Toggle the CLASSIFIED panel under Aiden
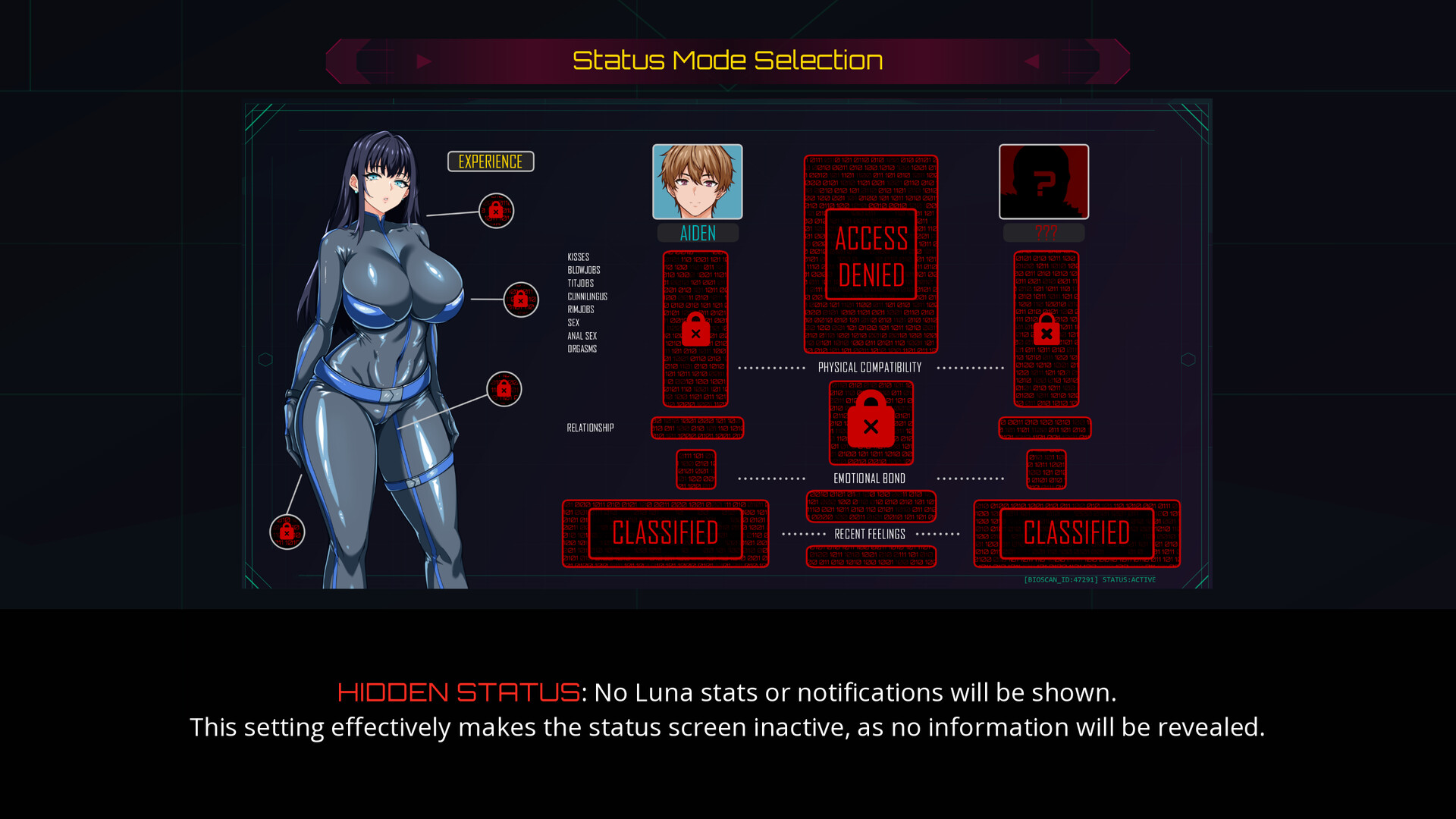 click(x=664, y=532)
